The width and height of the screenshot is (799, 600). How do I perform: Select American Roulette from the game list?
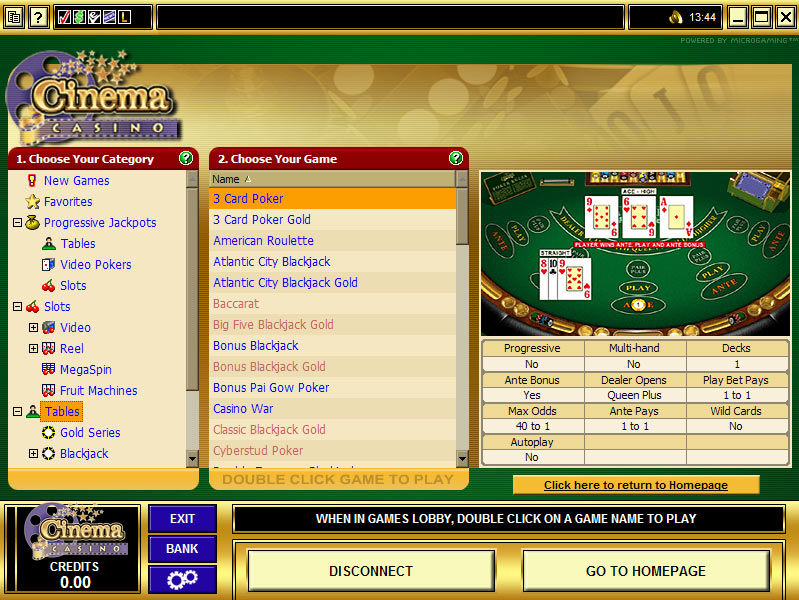click(263, 241)
